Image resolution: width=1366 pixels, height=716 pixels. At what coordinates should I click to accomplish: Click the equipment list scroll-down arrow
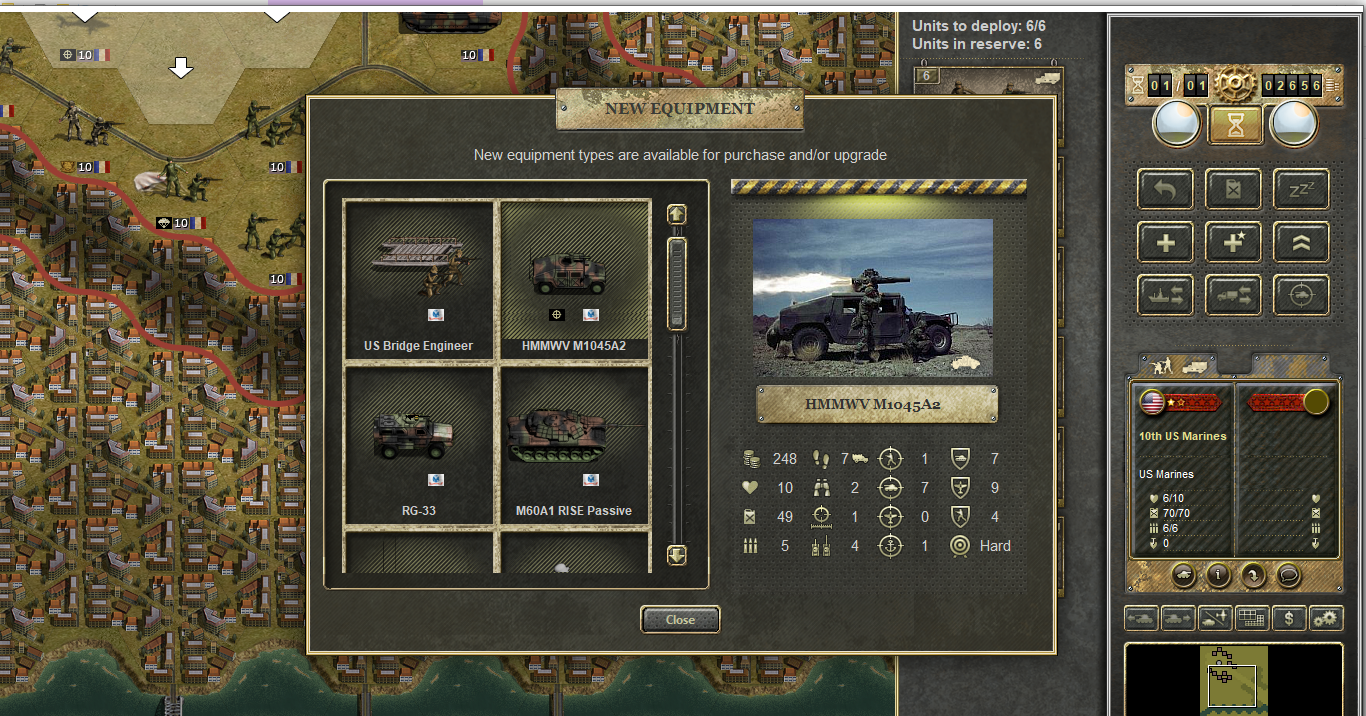pyautogui.click(x=677, y=555)
